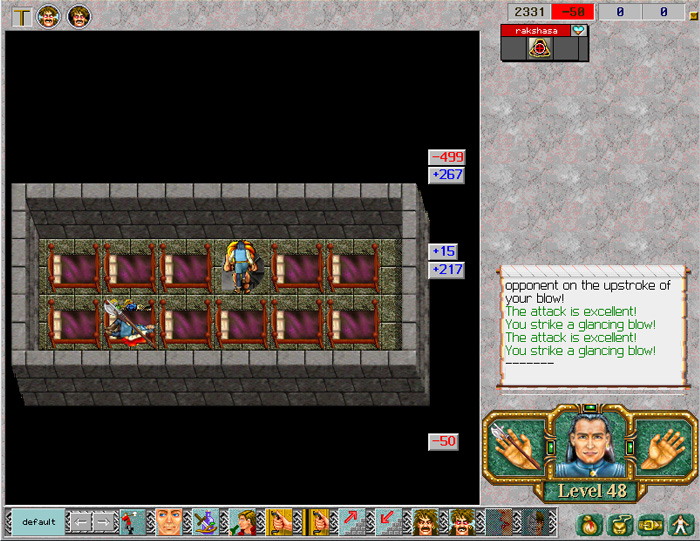Select the default macro set button
This screenshot has width=700, height=541.
(x=39, y=522)
